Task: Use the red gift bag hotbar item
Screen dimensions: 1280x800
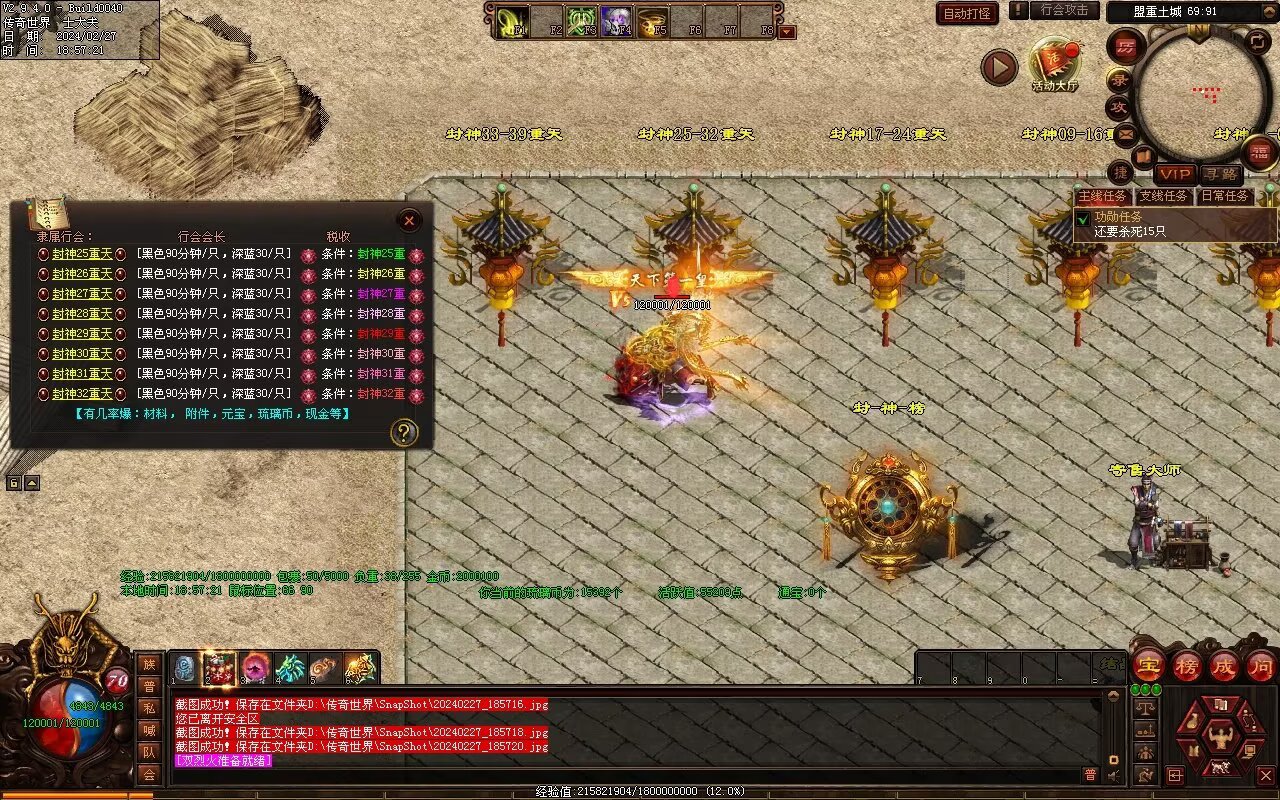Action: click(219, 668)
